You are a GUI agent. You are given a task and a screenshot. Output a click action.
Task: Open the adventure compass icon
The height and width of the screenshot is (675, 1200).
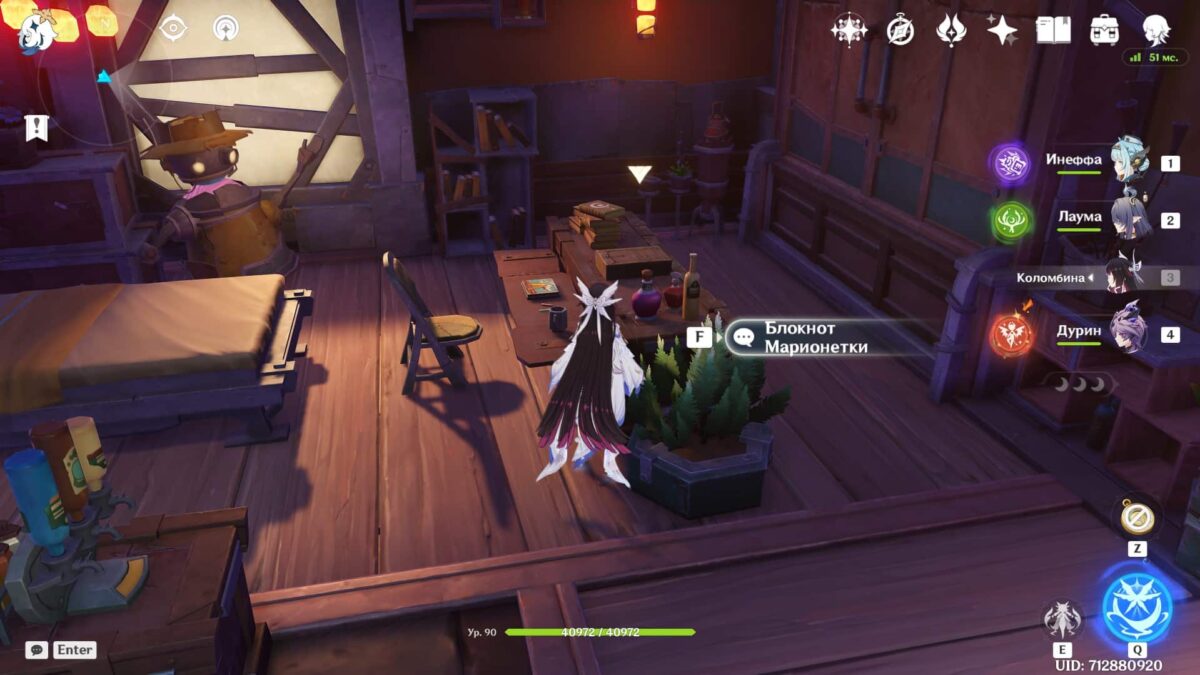[900, 30]
